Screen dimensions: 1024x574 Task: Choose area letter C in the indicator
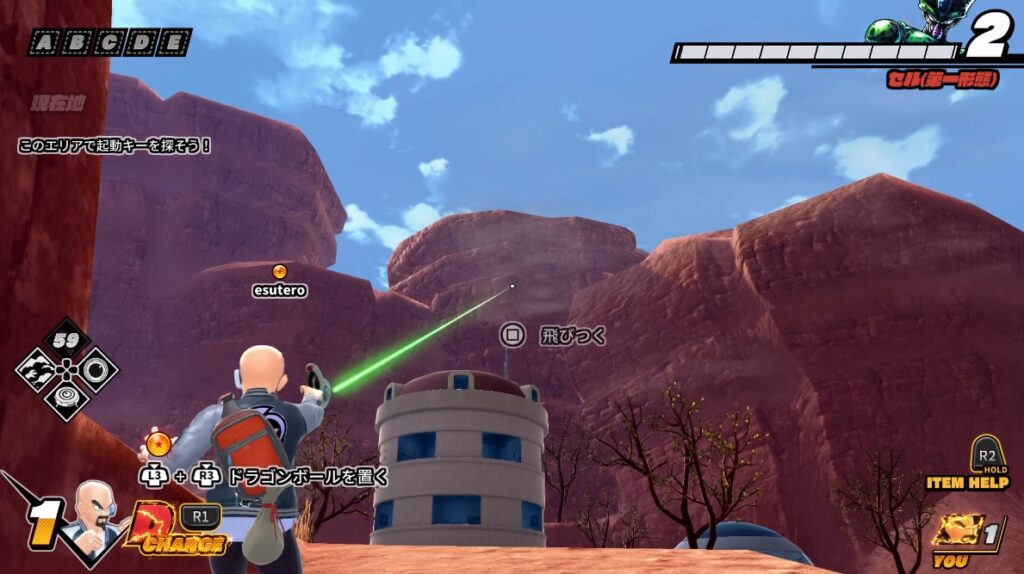(110, 43)
